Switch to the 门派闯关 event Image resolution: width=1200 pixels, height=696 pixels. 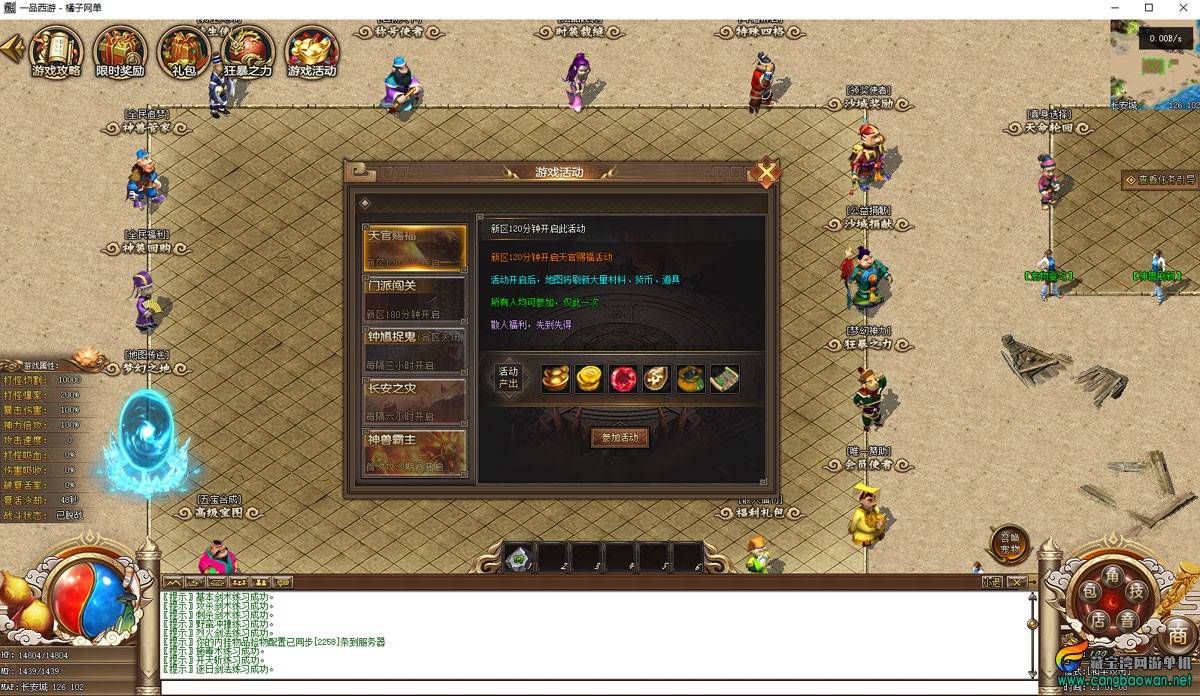click(x=415, y=298)
